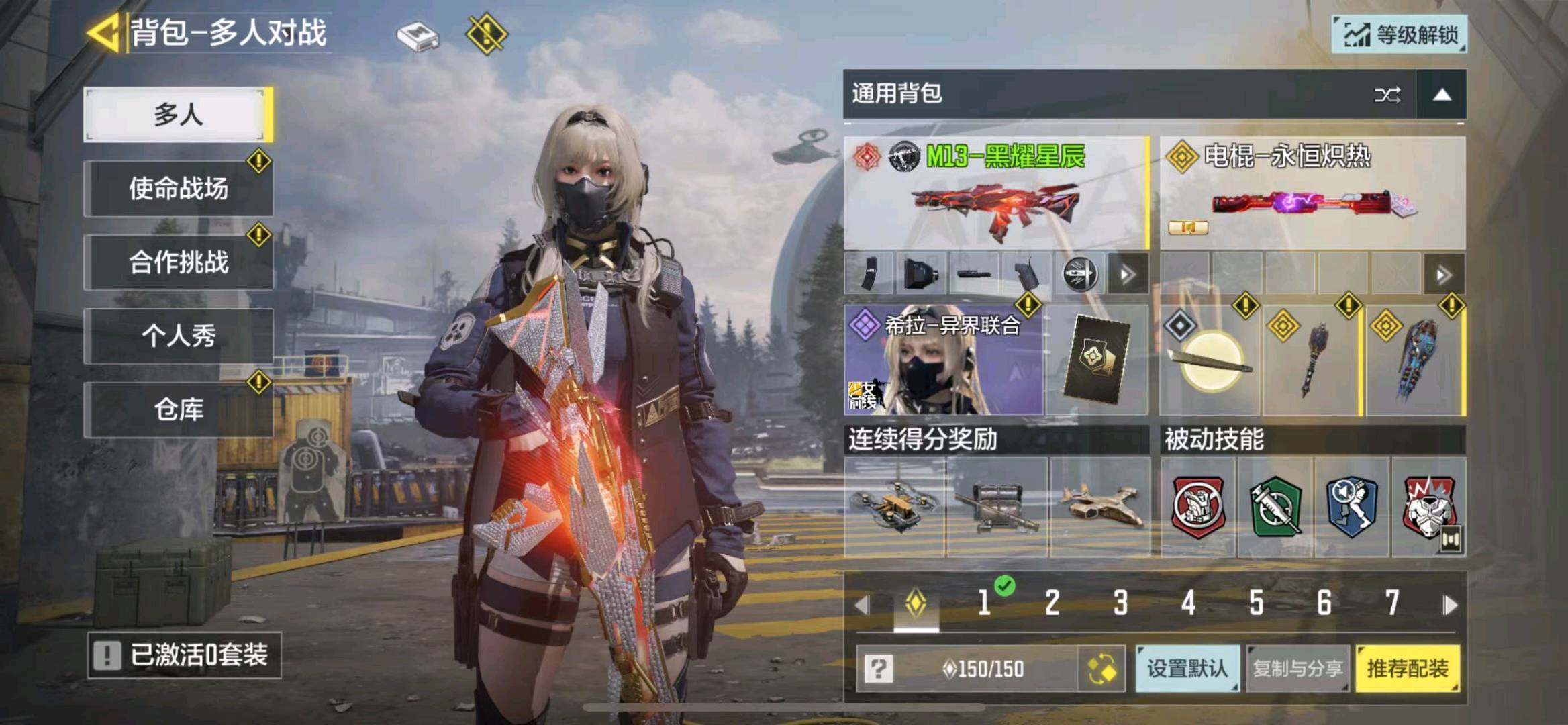Open the 合作挑战 tab
The width and height of the screenshot is (1568, 725).
(178, 262)
